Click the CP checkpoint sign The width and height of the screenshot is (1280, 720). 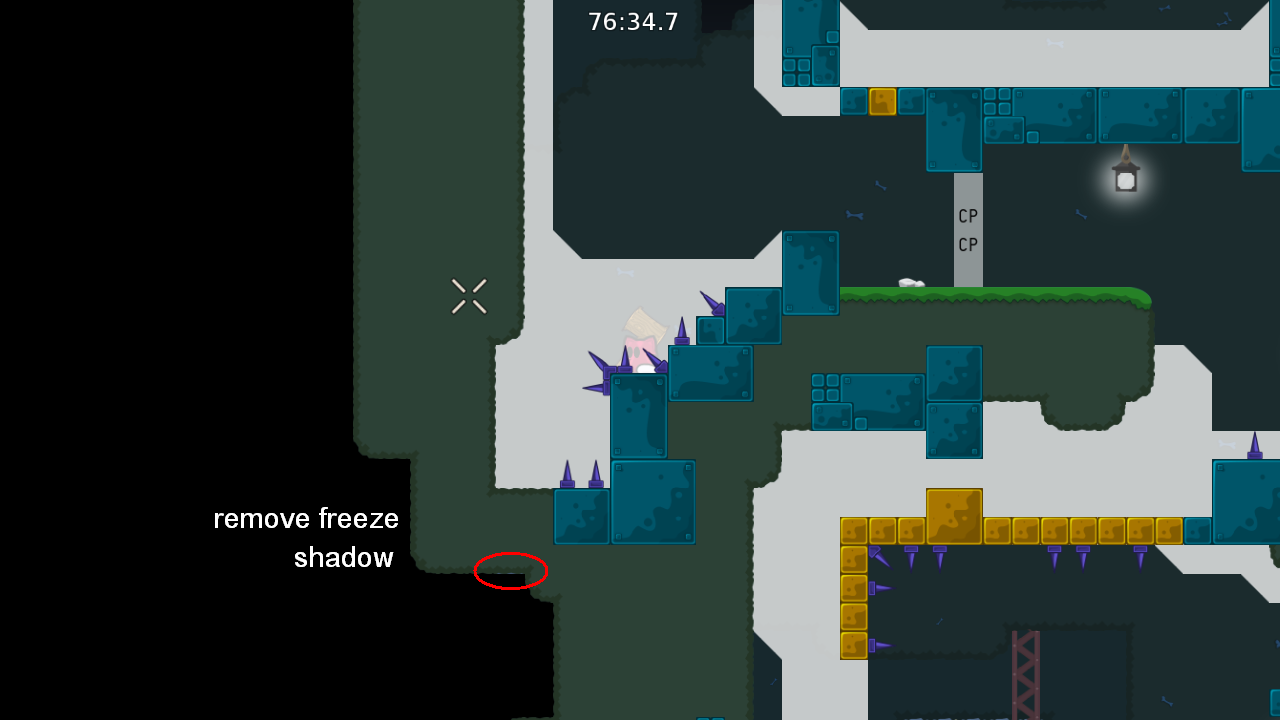pyautogui.click(x=966, y=230)
